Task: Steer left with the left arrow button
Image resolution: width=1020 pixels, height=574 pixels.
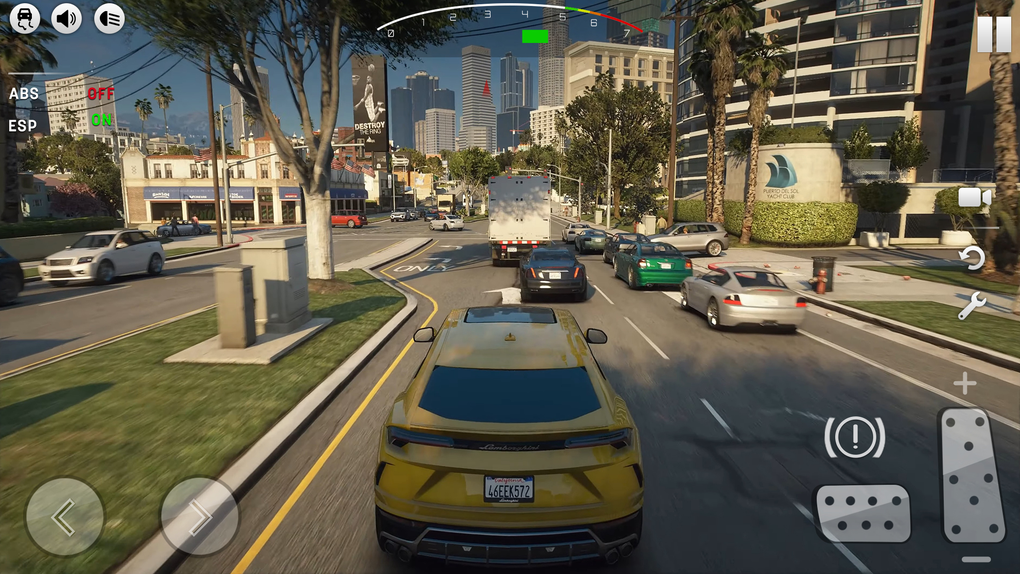Action: tap(64, 516)
